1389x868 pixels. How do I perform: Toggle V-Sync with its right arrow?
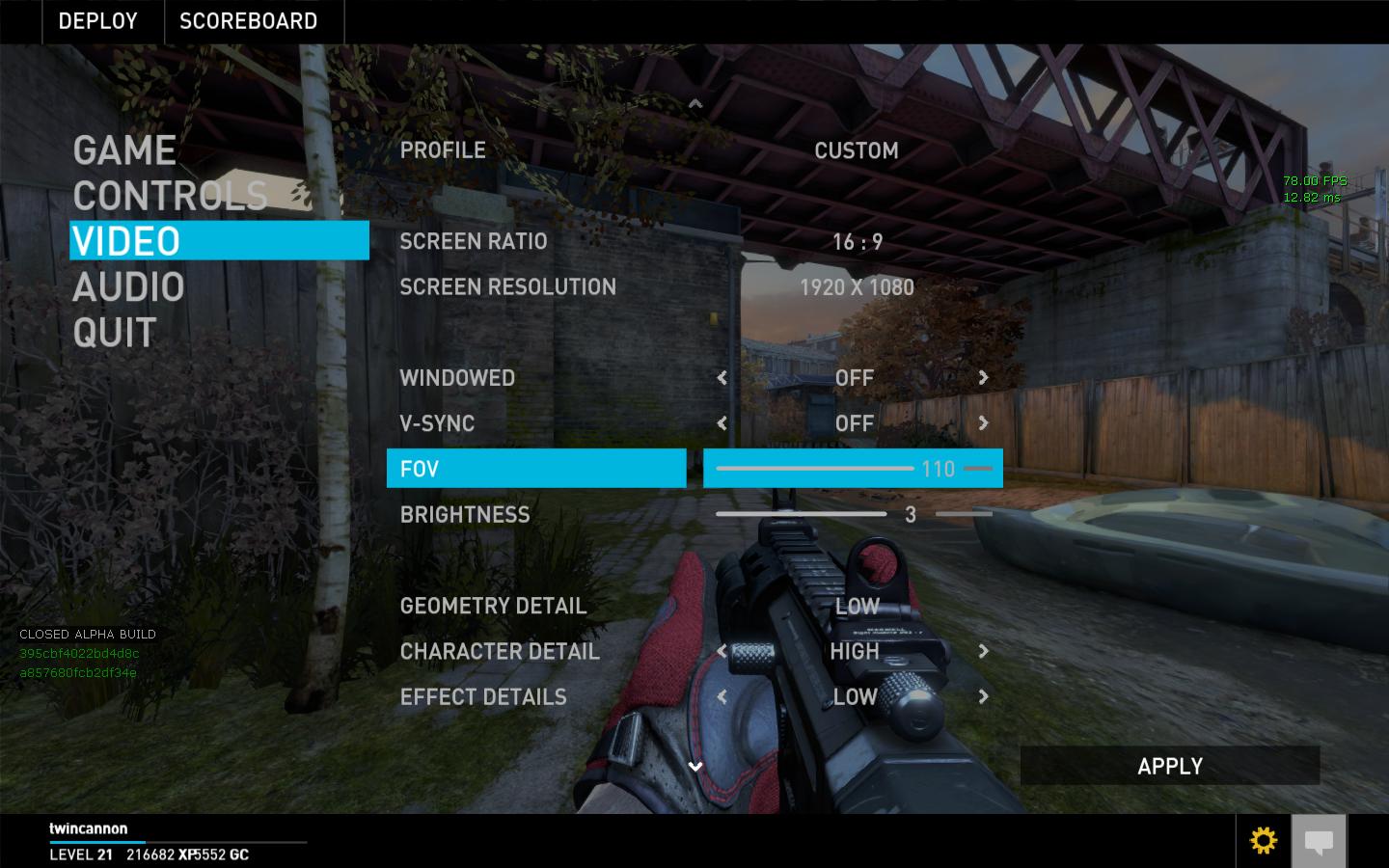tap(983, 423)
